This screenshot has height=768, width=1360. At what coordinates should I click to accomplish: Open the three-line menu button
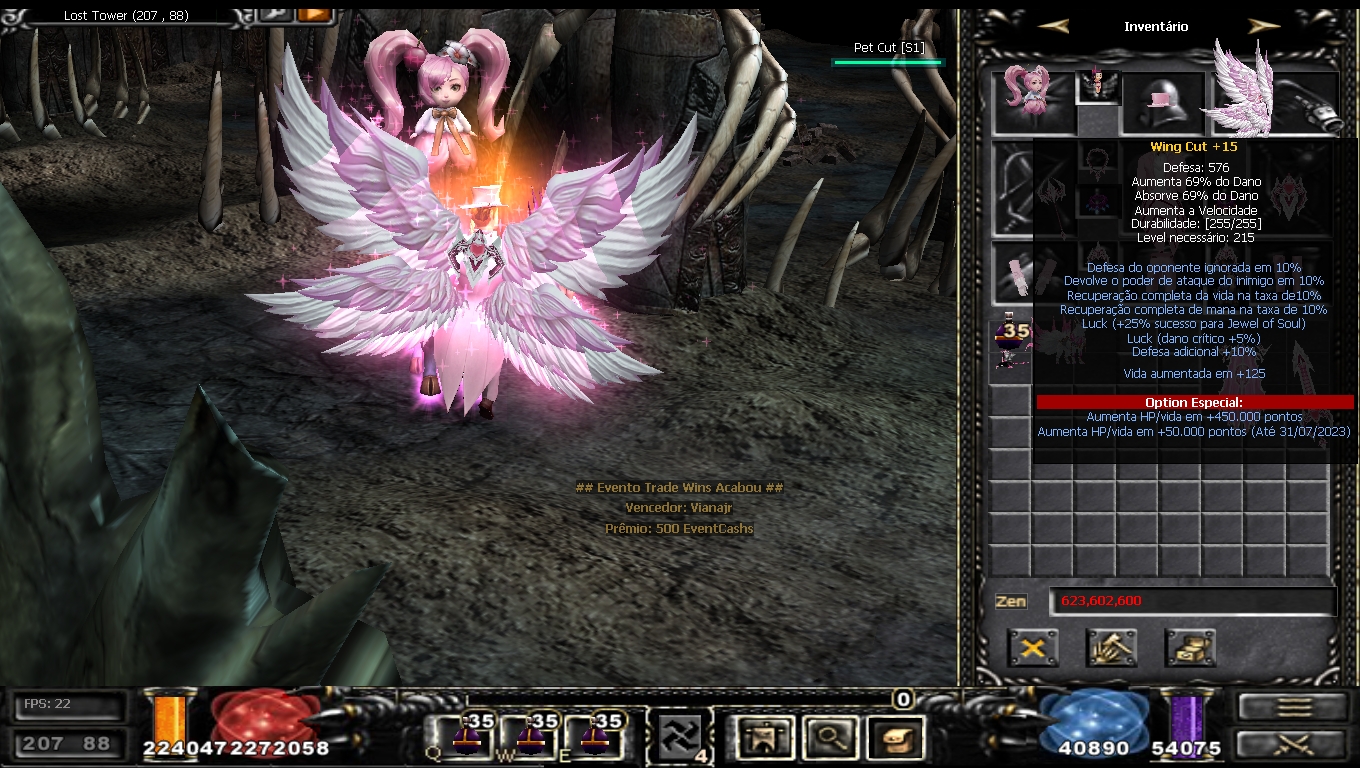coord(1293,707)
